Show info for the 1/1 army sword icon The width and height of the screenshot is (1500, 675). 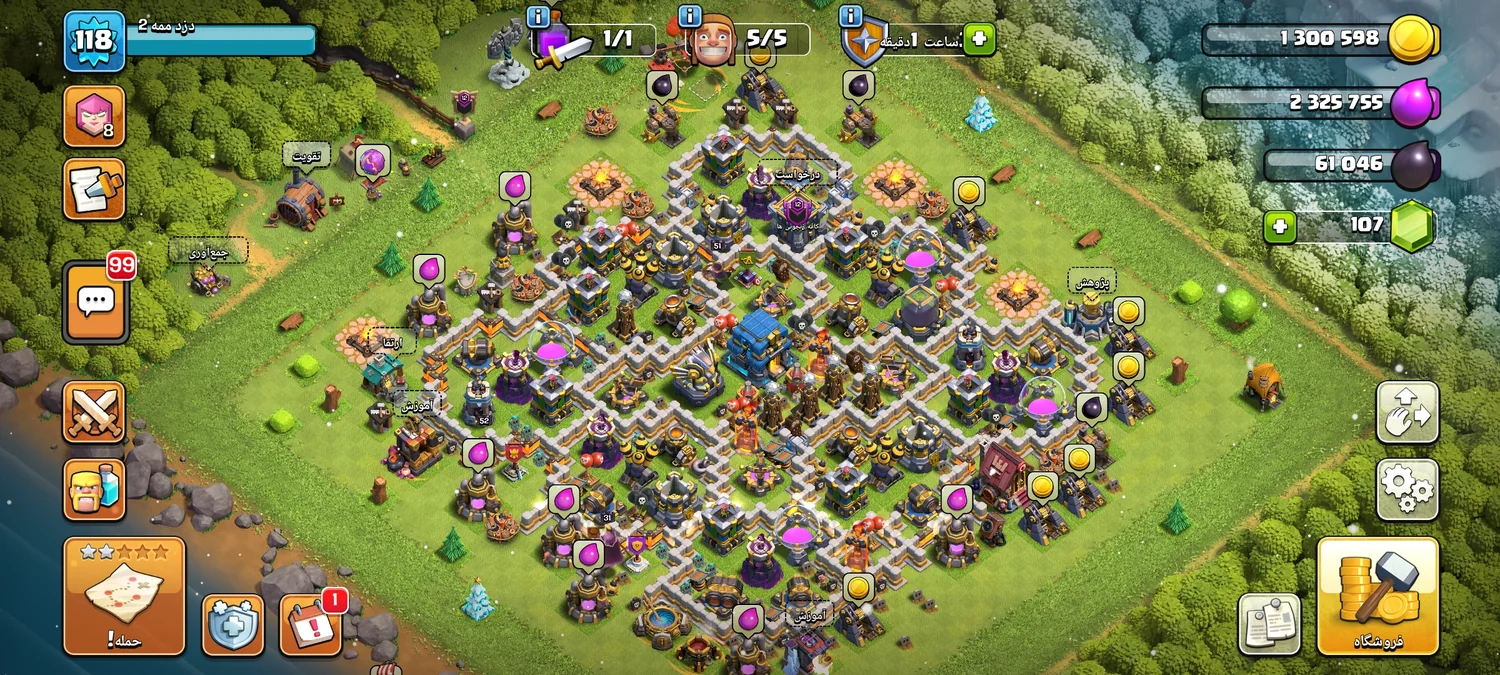pos(538,16)
